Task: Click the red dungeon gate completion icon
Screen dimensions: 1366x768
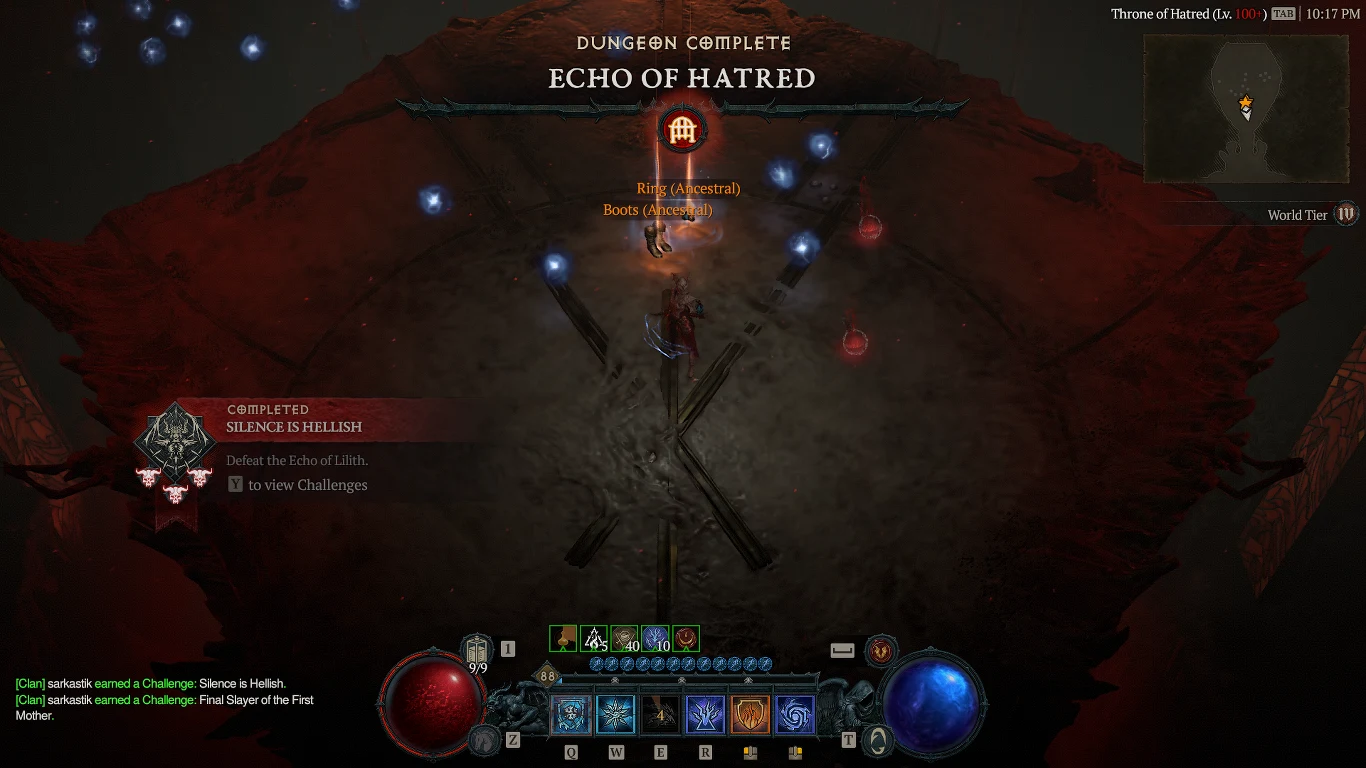Action: click(683, 129)
